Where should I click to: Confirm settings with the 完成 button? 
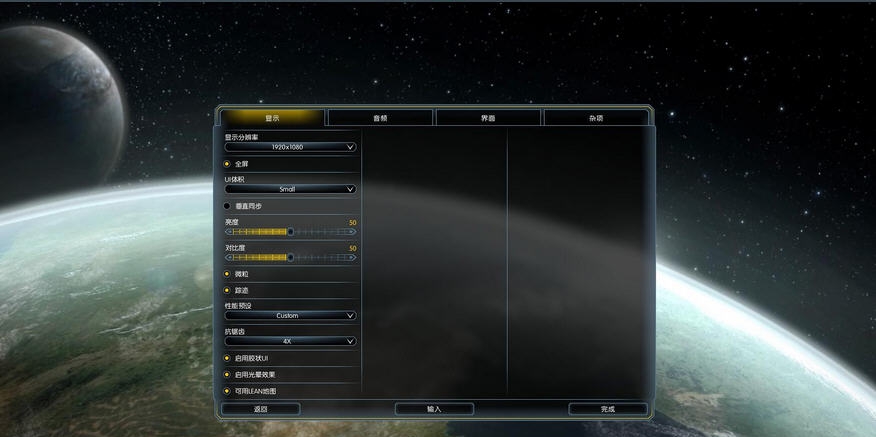tap(608, 409)
